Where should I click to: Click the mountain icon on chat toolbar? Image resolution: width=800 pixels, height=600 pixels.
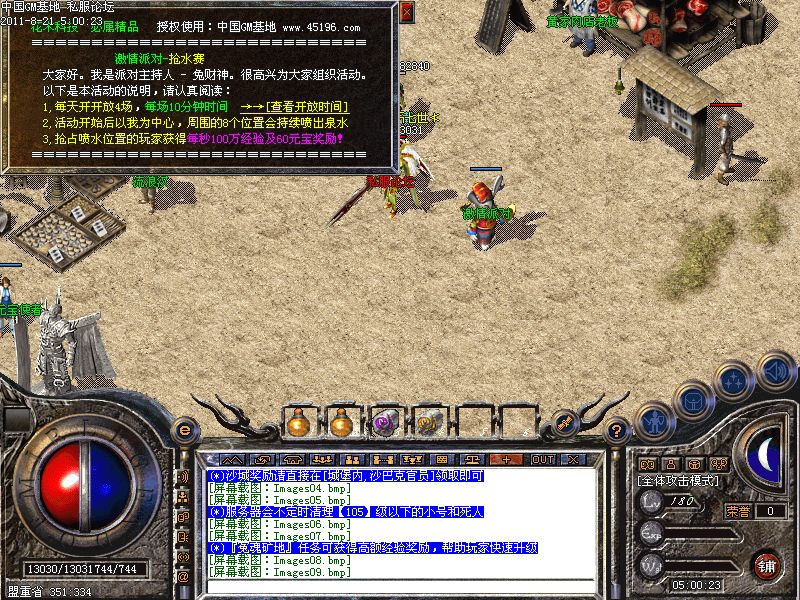pyautogui.click(x=227, y=459)
